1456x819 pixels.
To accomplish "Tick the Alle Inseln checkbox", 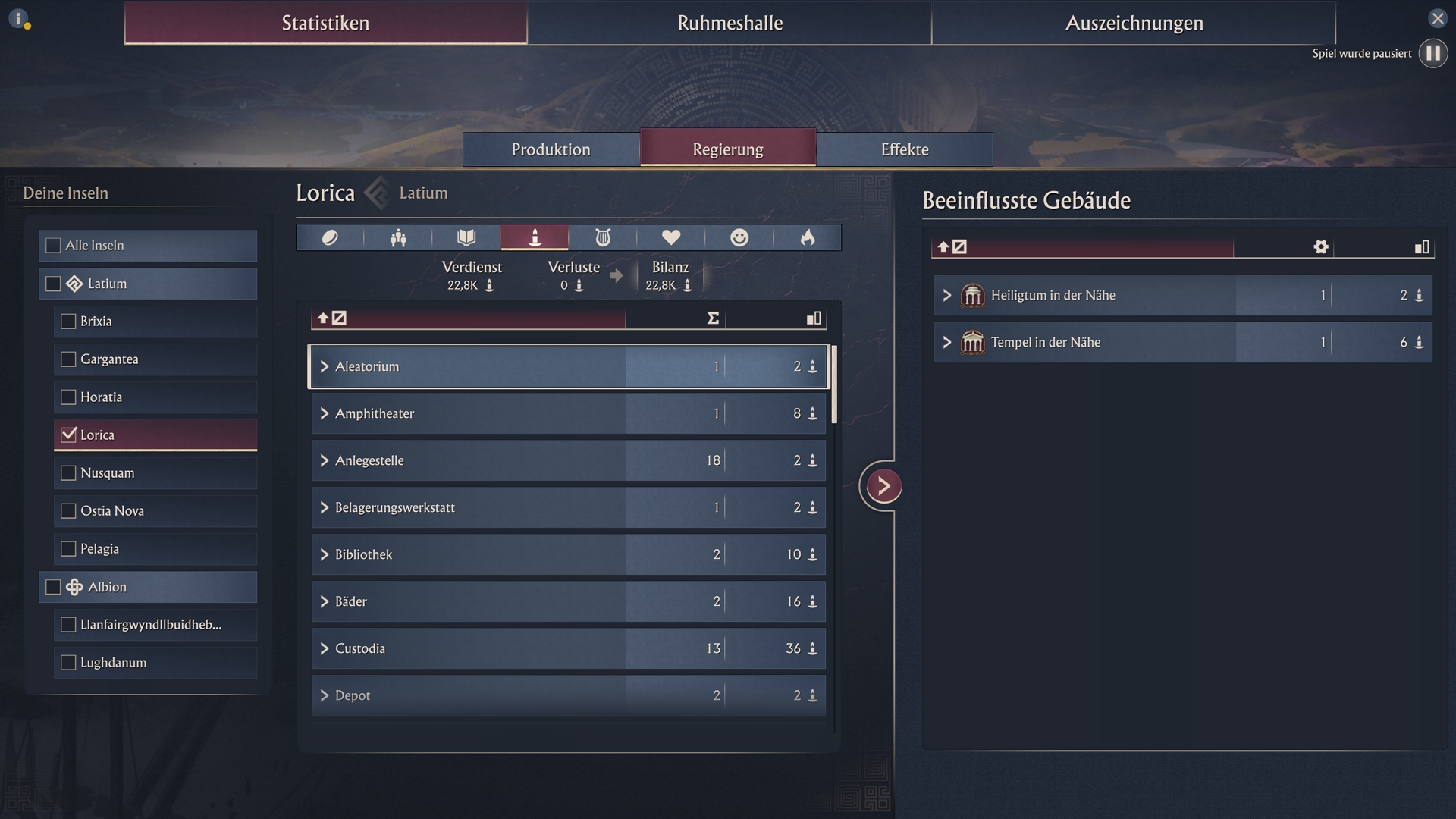I will (53, 246).
